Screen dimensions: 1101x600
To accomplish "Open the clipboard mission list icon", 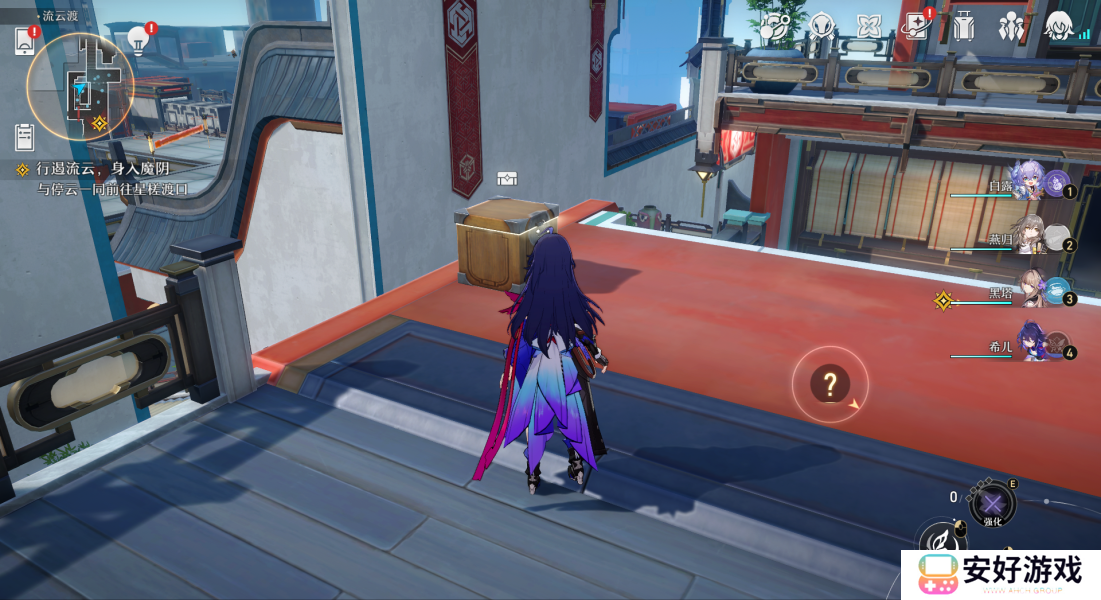I will [25, 136].
